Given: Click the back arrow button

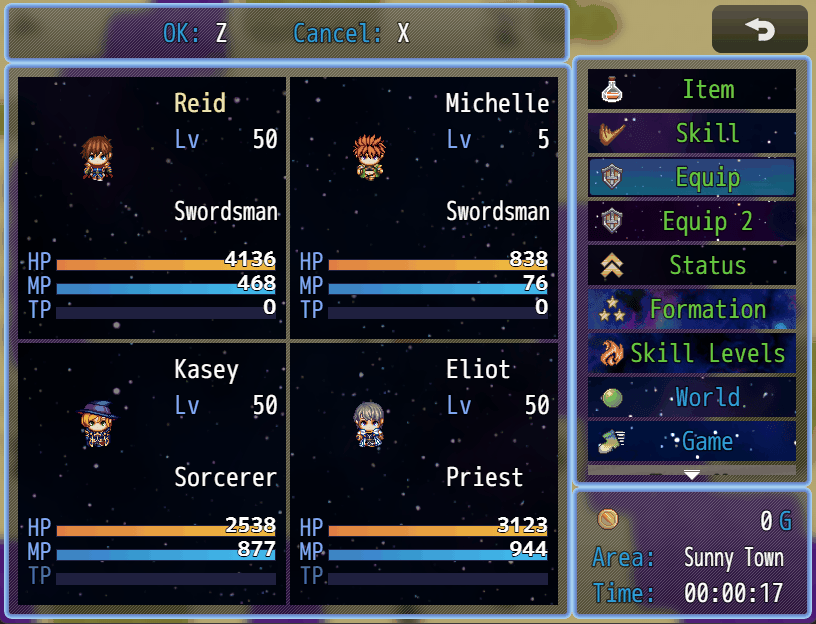Looking at the screenshot, I should click(x=759, y=30).
